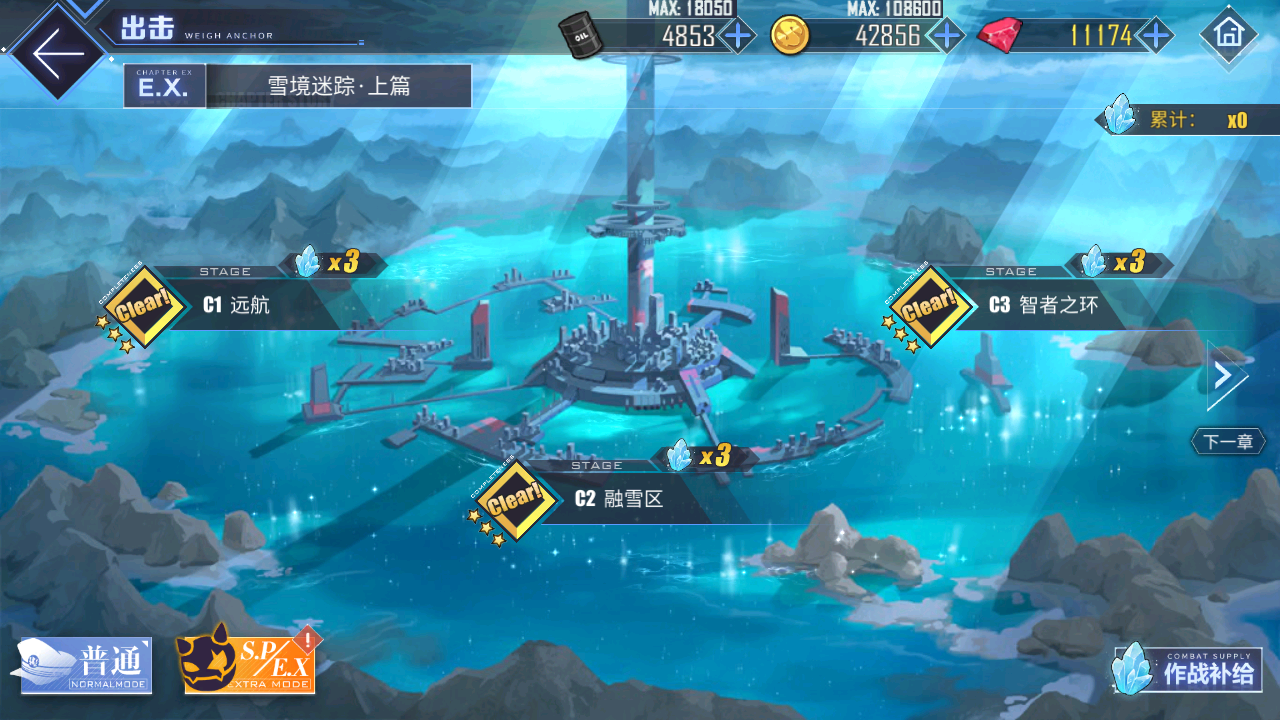
Task: Open the 作战补给 Combat Supply shop
Action: tap(1187, 669)
